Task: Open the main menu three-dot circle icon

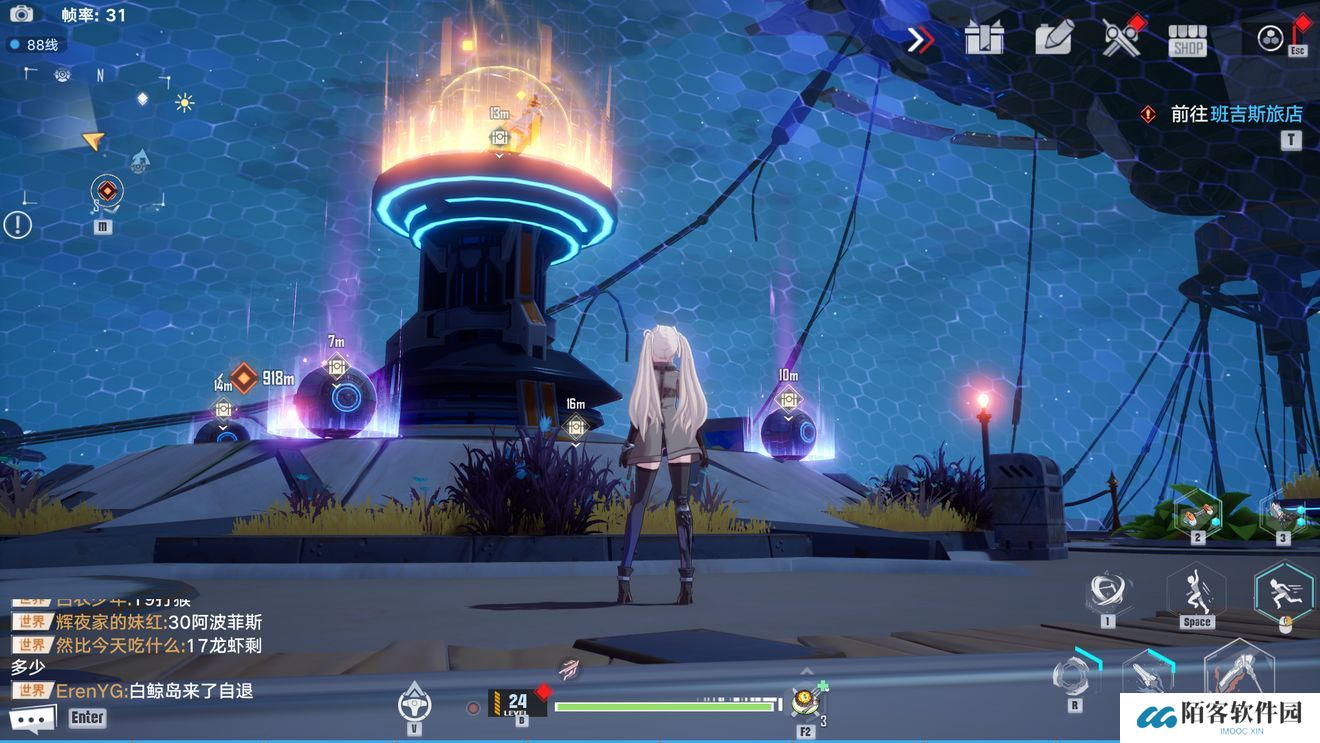Action: (1270, 38)
